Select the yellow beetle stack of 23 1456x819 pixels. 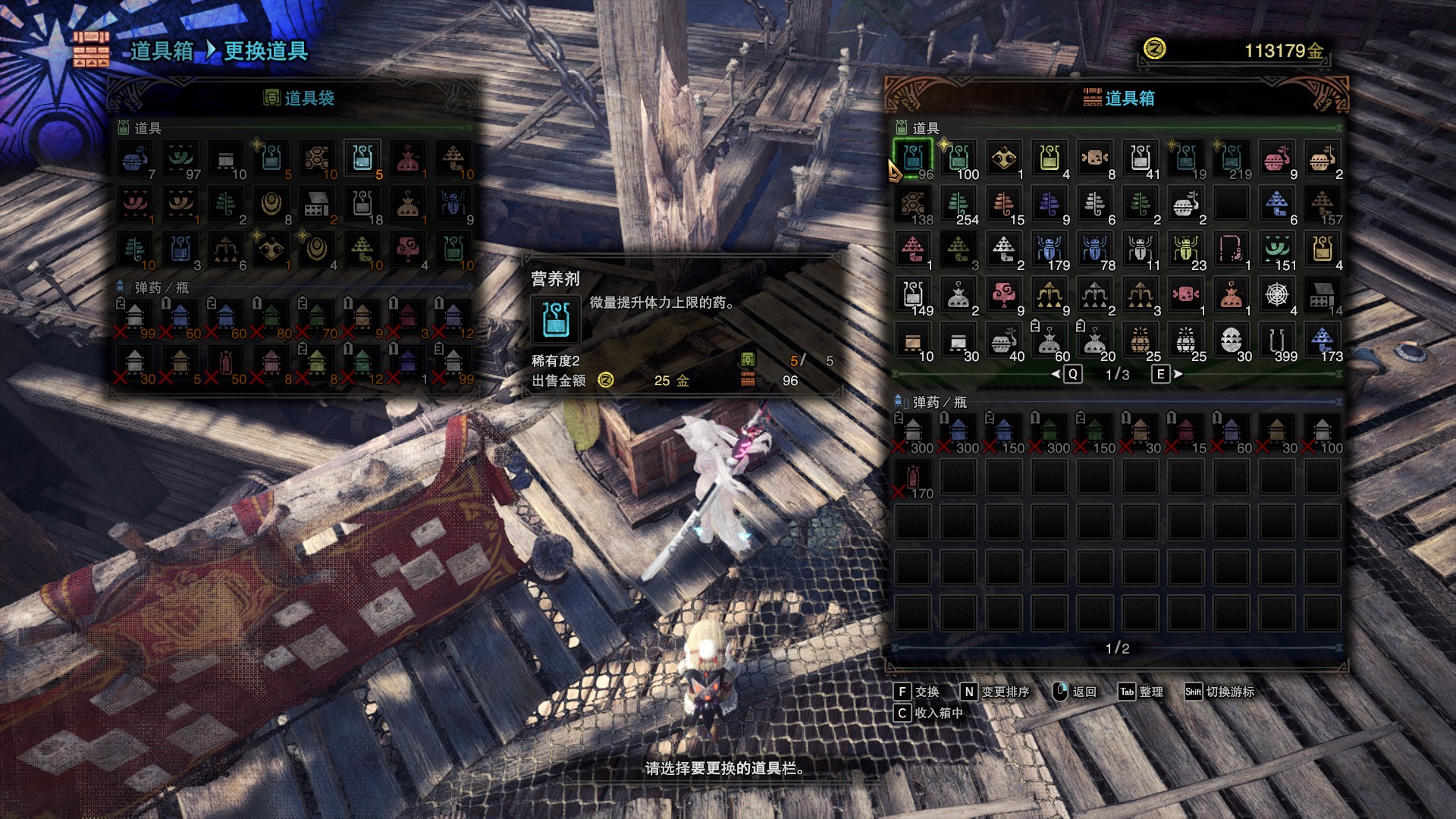[x=1186, y=250]
